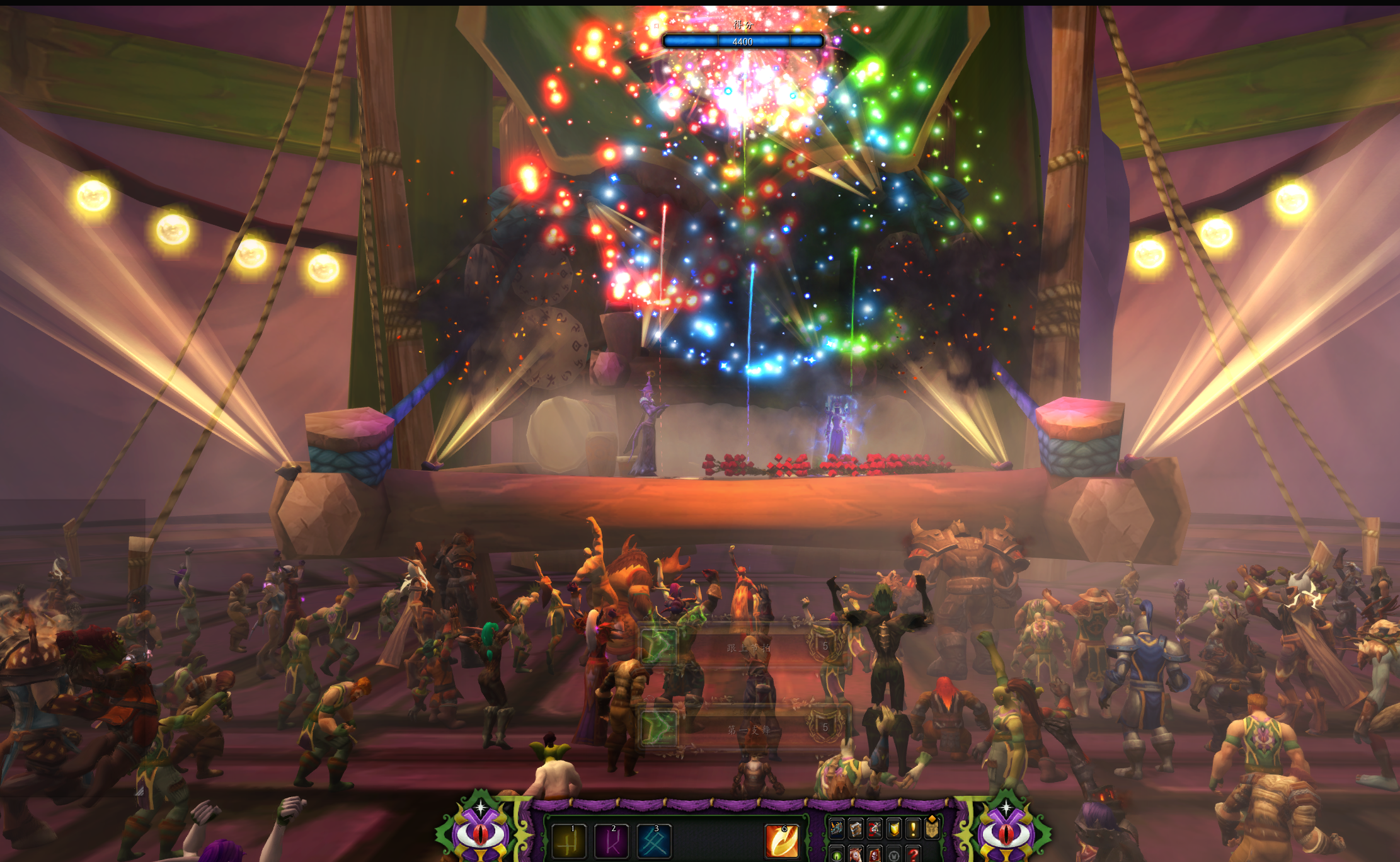
Task: Activate the purple rune ability in slot 2
Action: point(612,842)
